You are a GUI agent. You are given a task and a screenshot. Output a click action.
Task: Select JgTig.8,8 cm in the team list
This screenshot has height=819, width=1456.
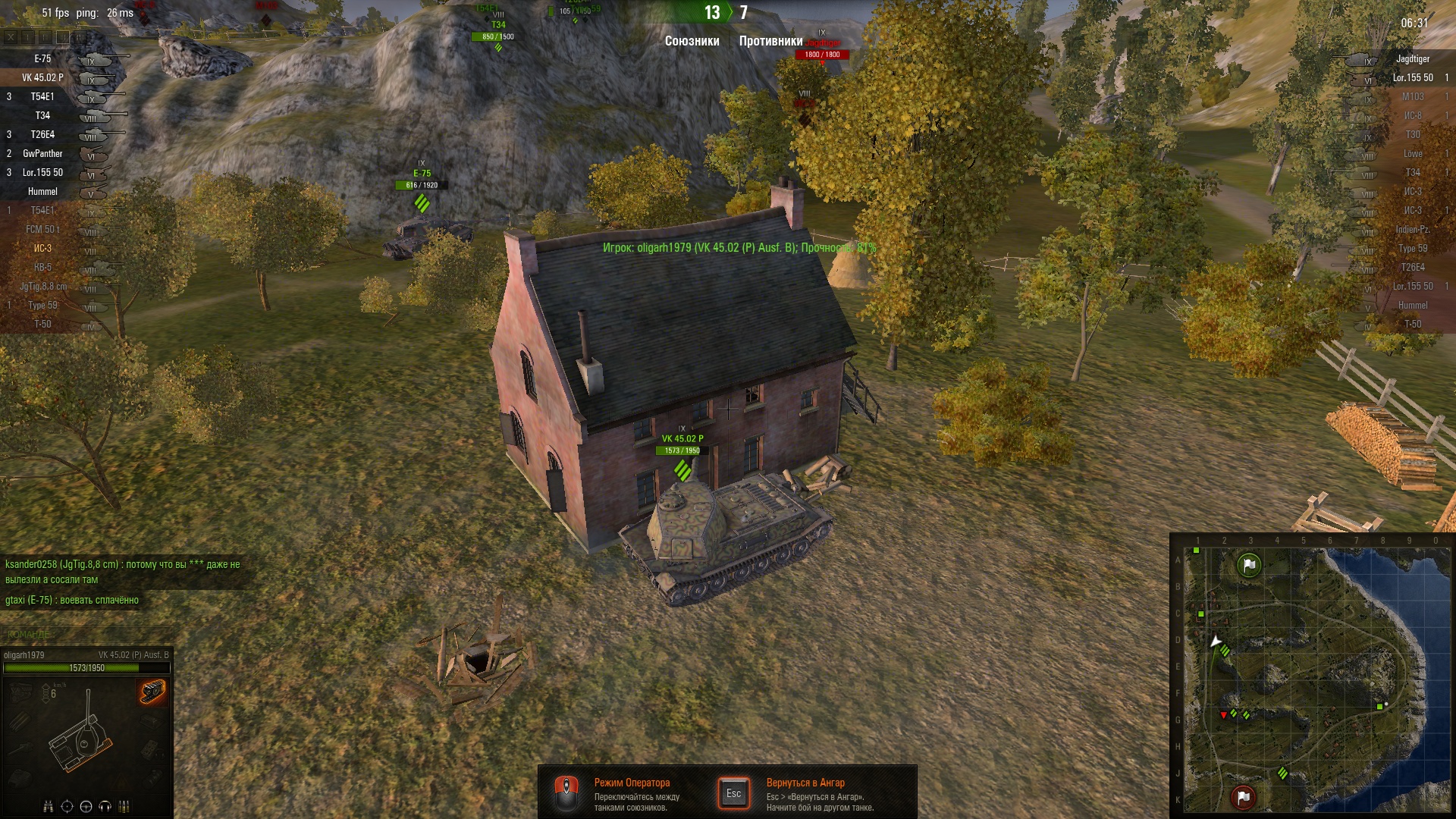(x=43, y=287)
